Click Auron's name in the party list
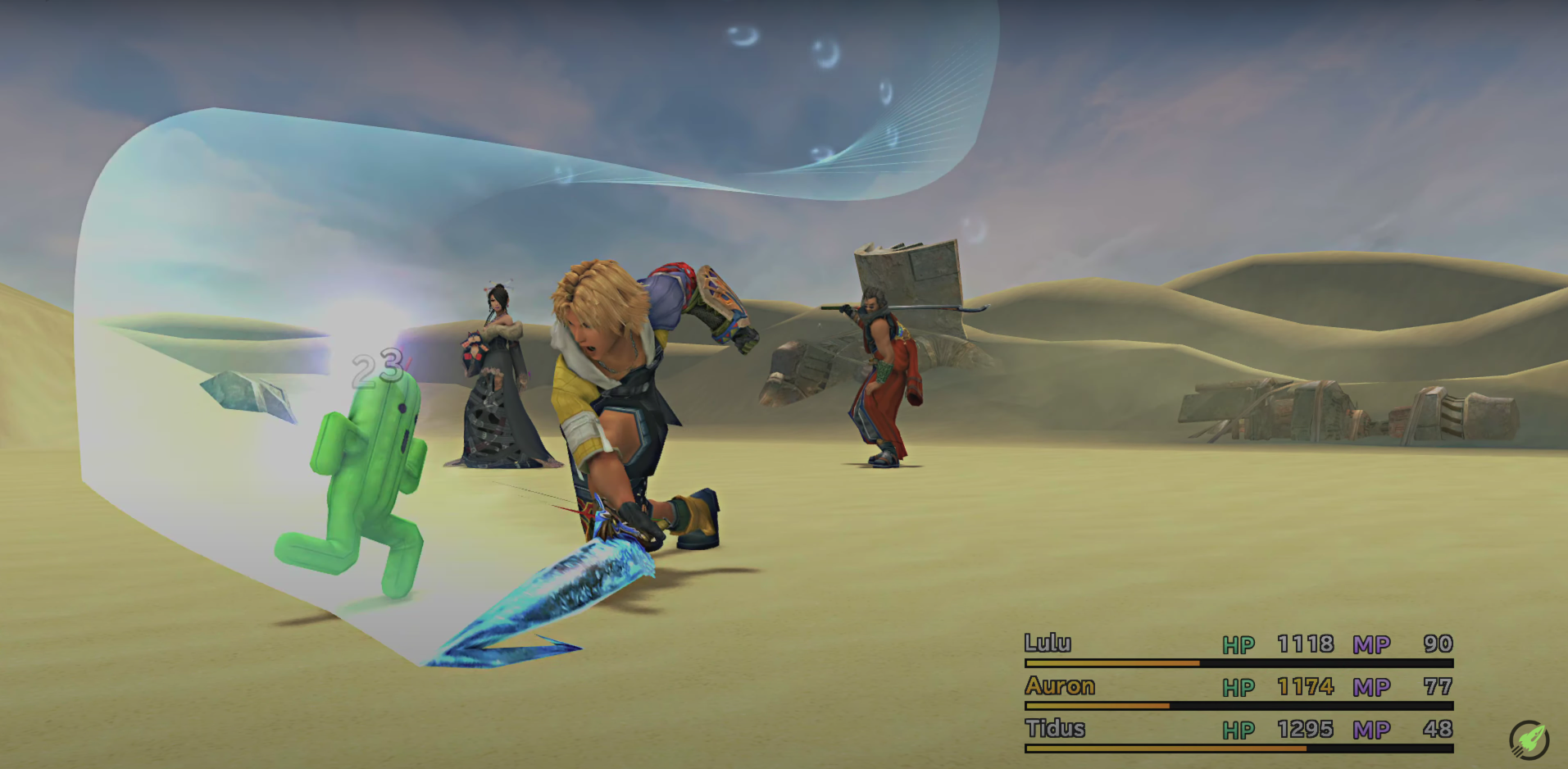1568x769 pixels. click(1059, 687)
